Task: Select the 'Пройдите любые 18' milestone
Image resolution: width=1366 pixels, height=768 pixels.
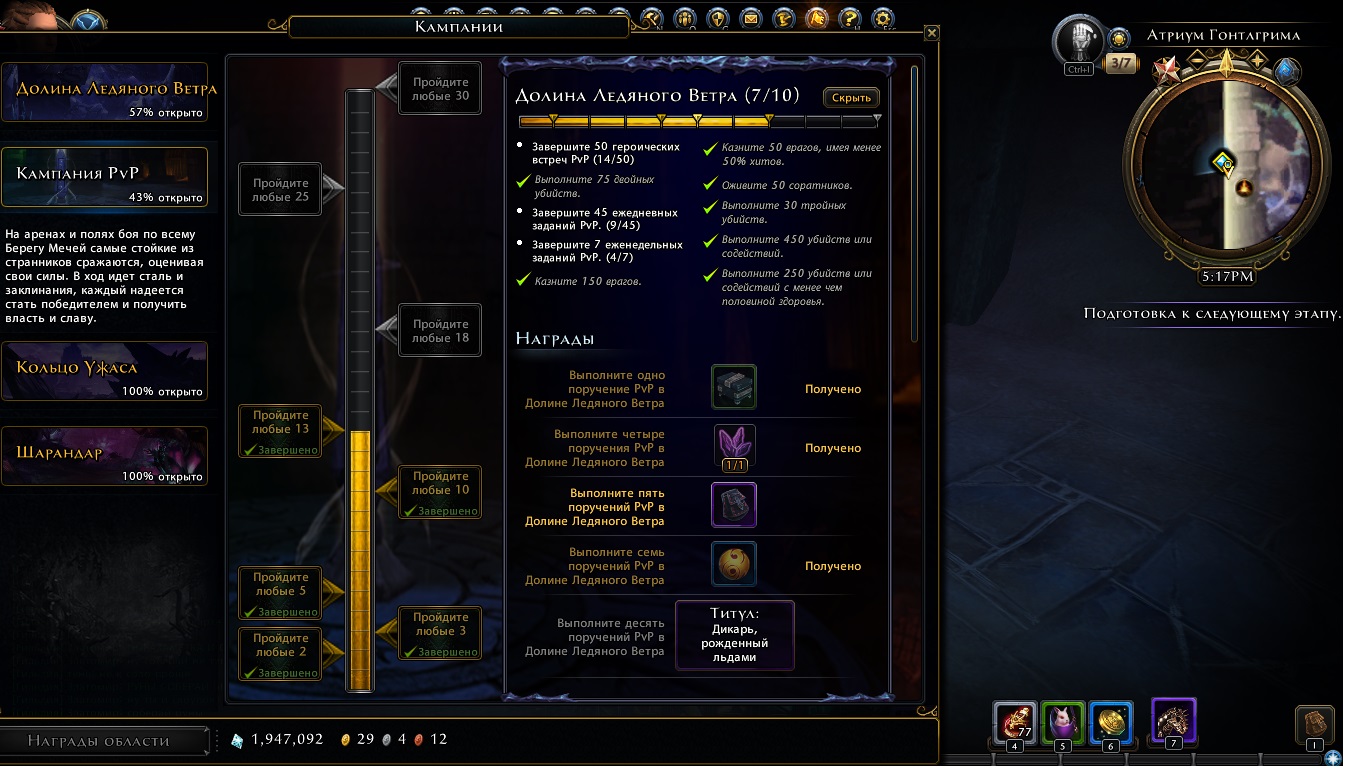Action: tap(440, 331)
